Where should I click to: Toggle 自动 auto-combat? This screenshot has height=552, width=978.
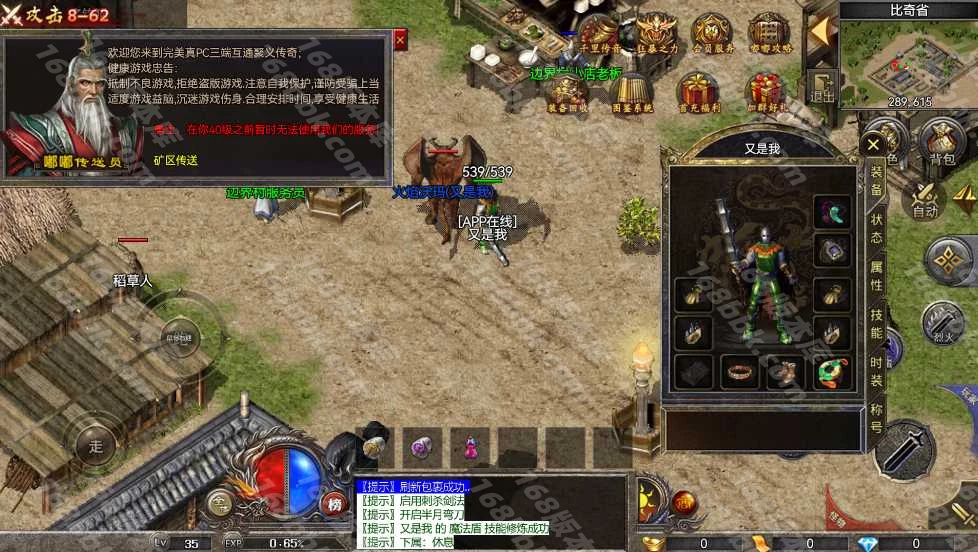tap(926, 199)
